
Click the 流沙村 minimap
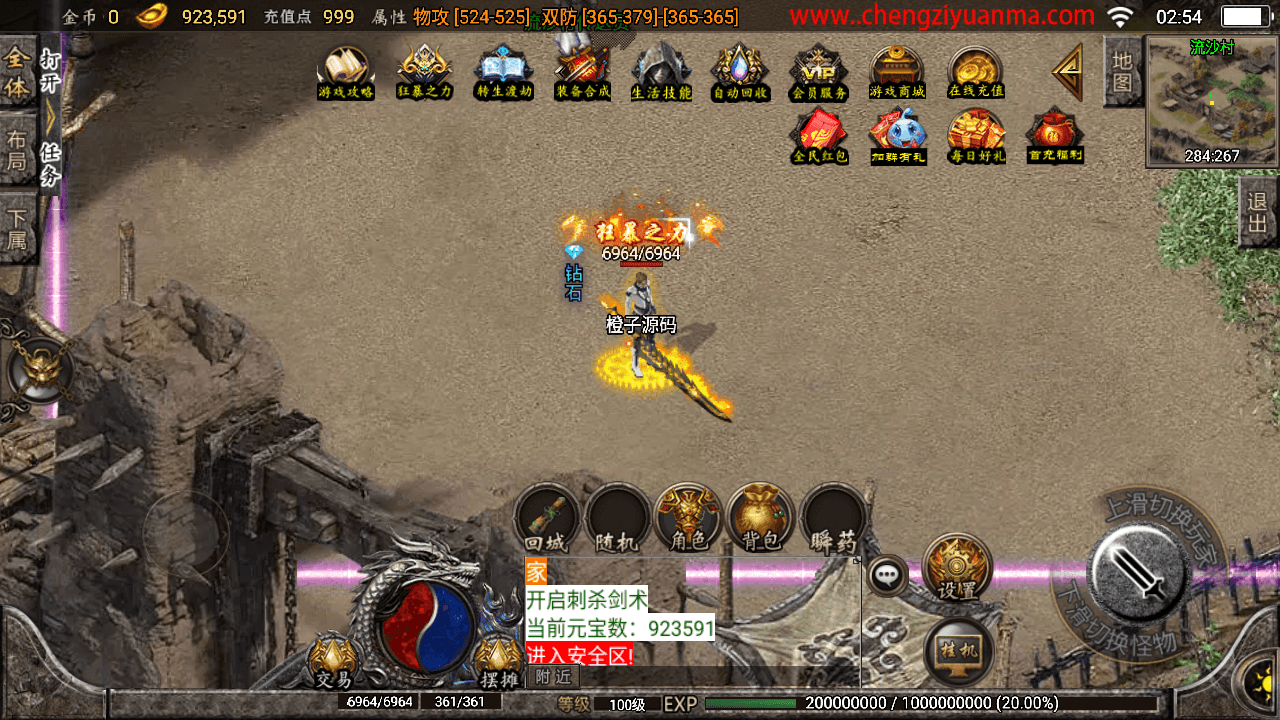pyautogui.click(x=1212, y=100)
